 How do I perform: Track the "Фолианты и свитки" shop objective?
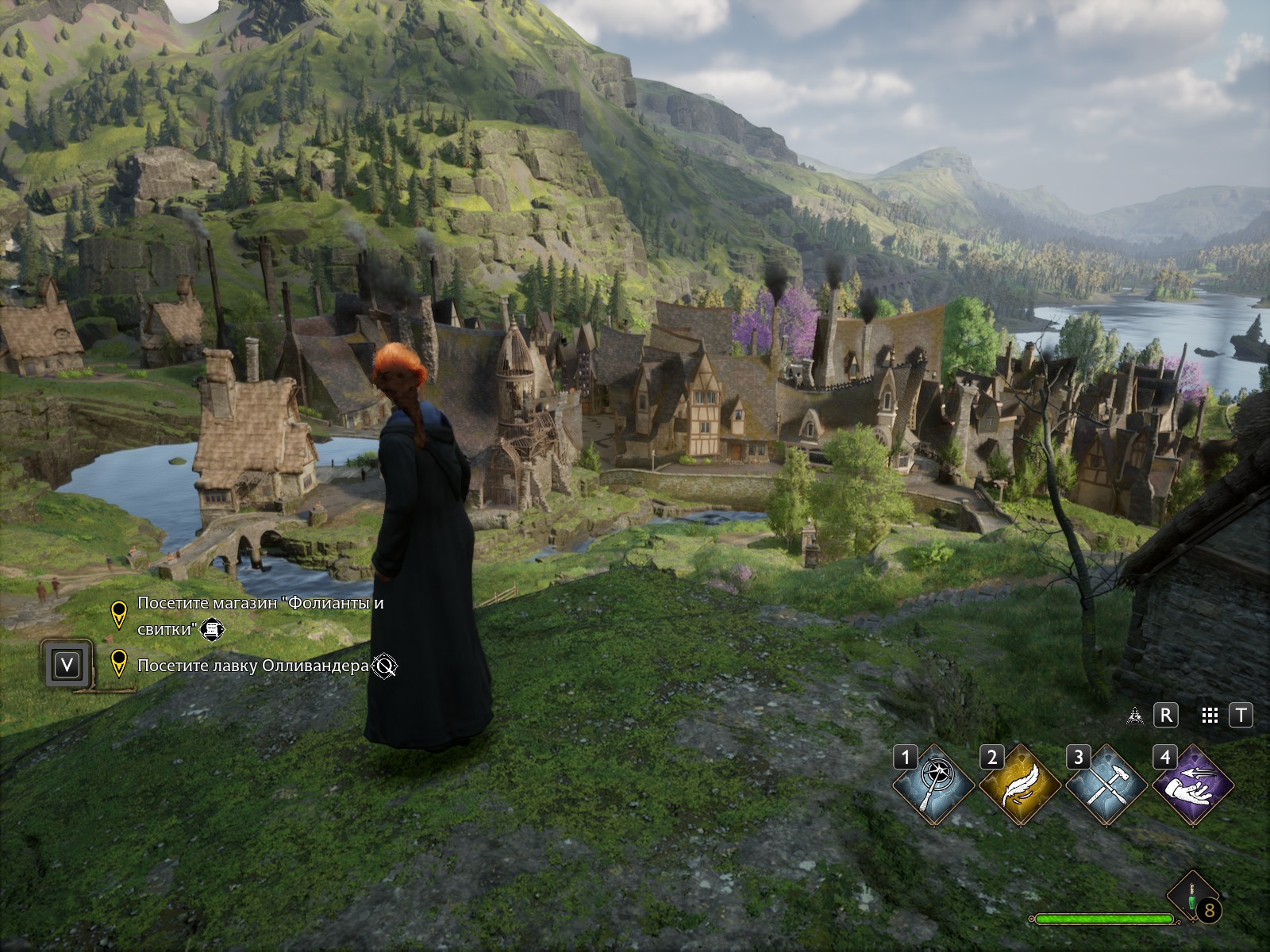pyautogui.click(x=260, y=616)
